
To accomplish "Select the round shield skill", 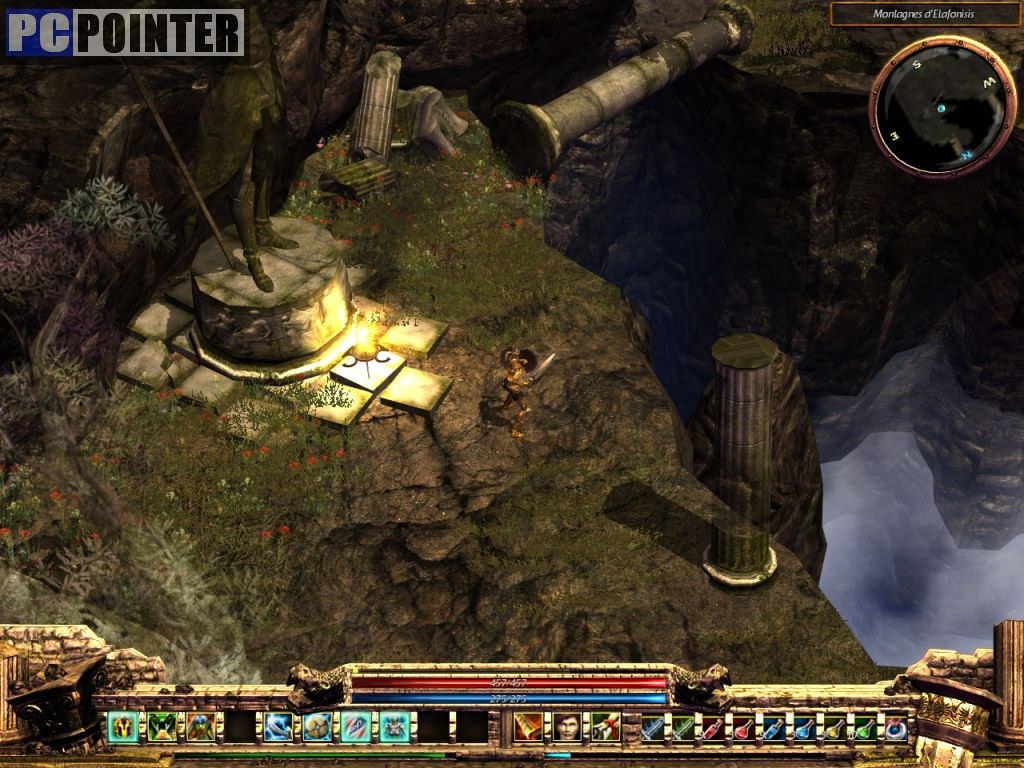I will (x=318, y=726).
